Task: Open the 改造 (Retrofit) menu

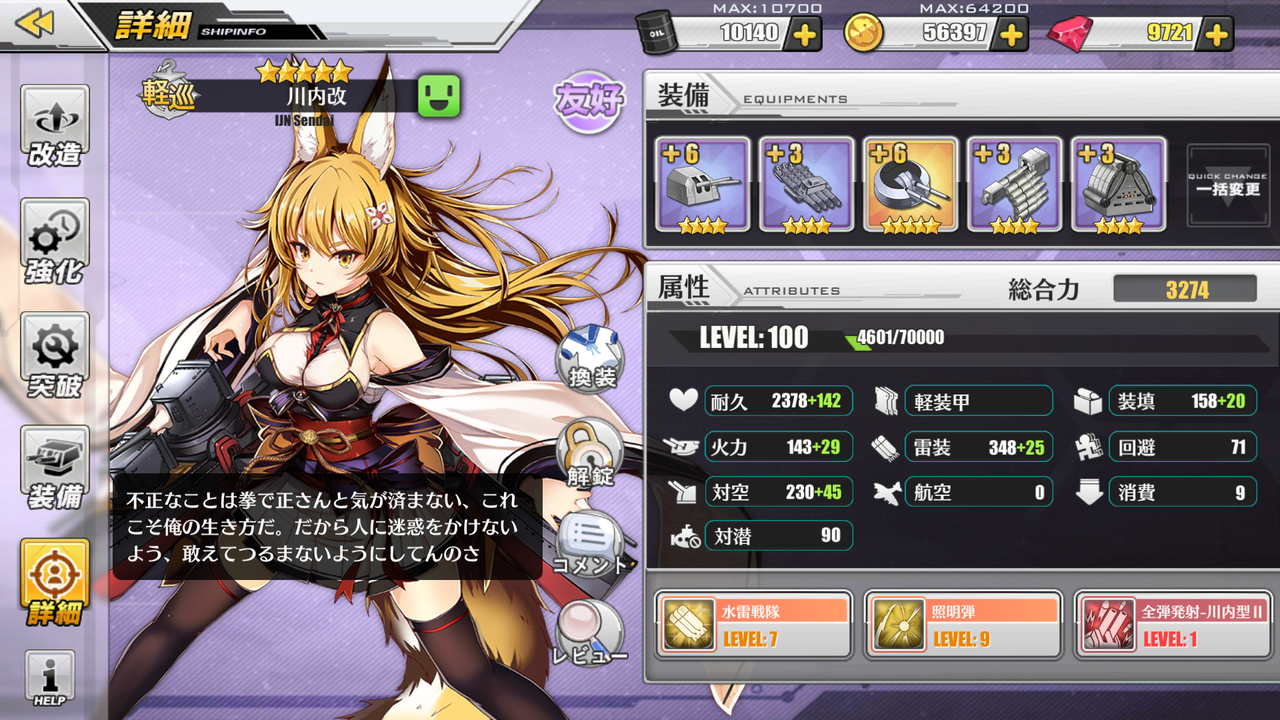Action: [x=55, y=125]
